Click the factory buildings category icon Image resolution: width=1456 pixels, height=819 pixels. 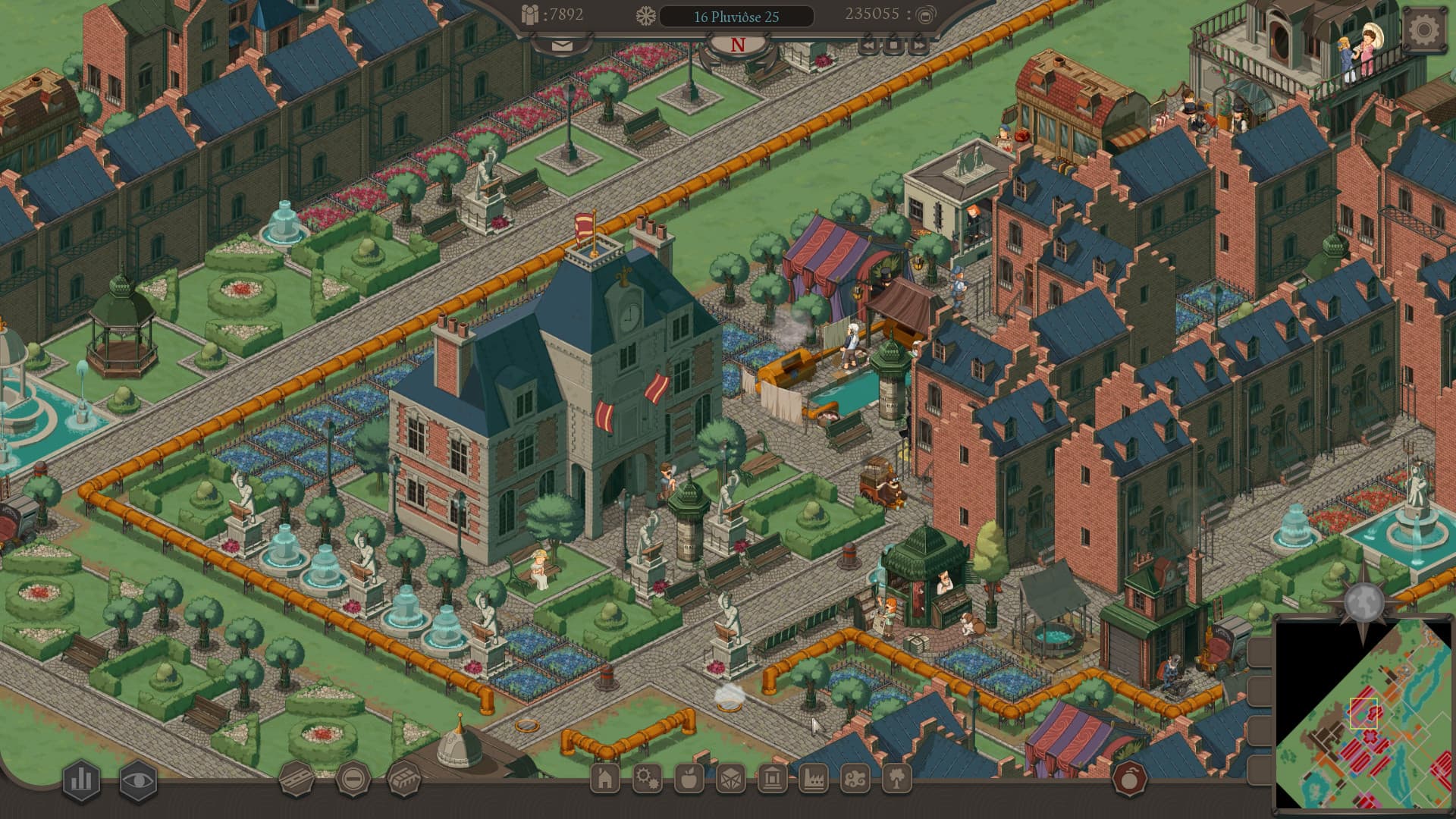pyautogui.click(x=813, y=778)
